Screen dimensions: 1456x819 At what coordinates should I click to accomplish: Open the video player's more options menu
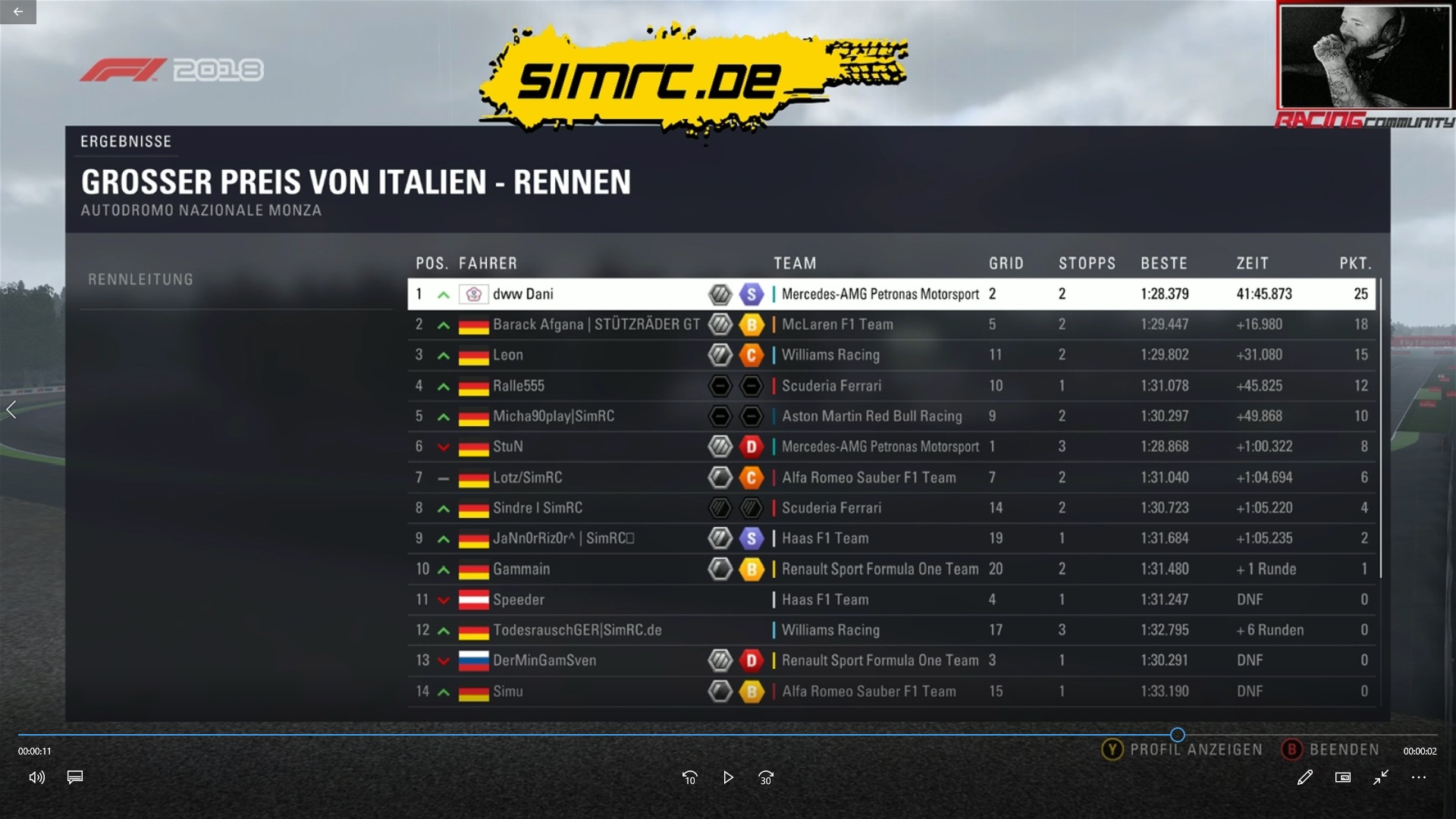coord(1419,777)
